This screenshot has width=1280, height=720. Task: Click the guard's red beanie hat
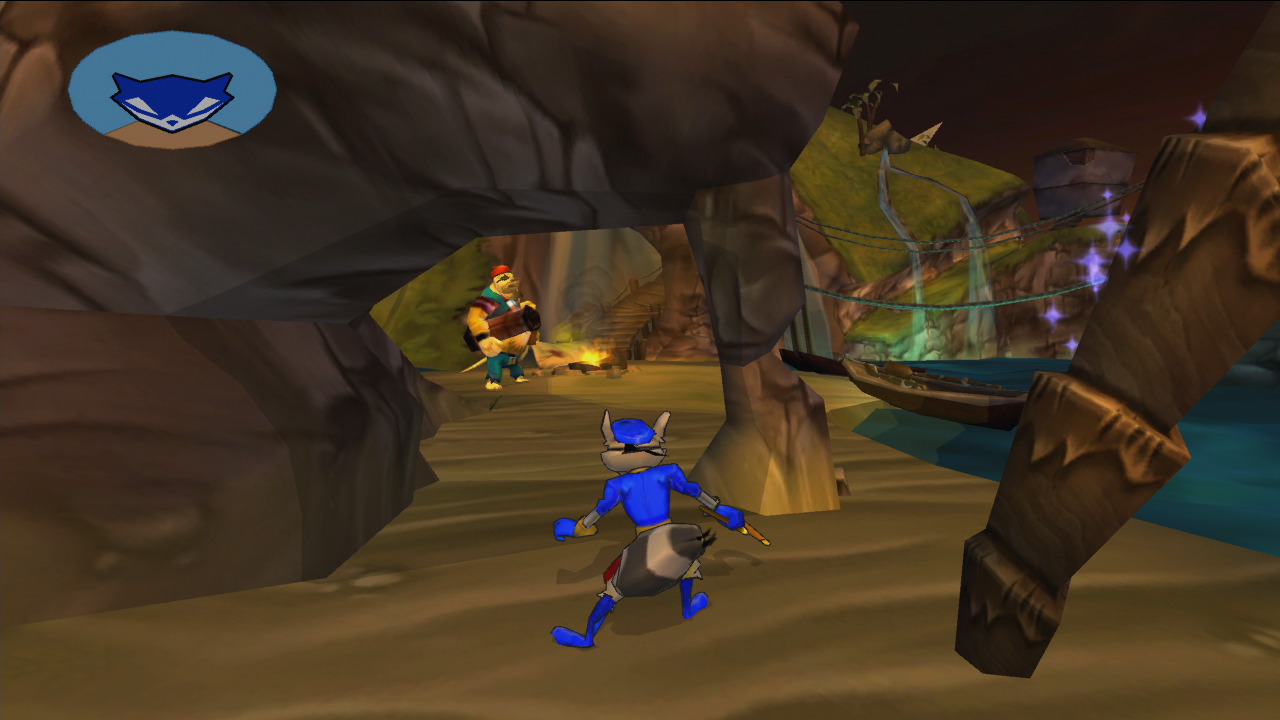pos(499,270)
